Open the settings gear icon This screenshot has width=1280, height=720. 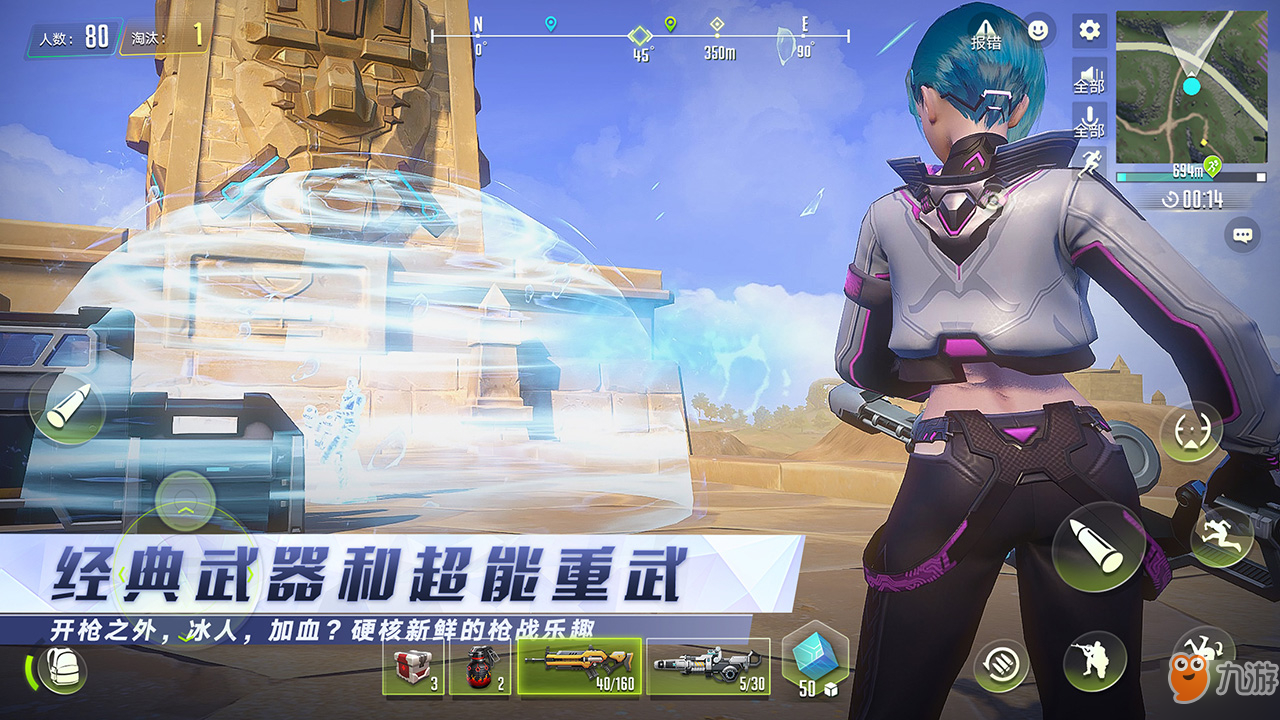(1089, 30)
